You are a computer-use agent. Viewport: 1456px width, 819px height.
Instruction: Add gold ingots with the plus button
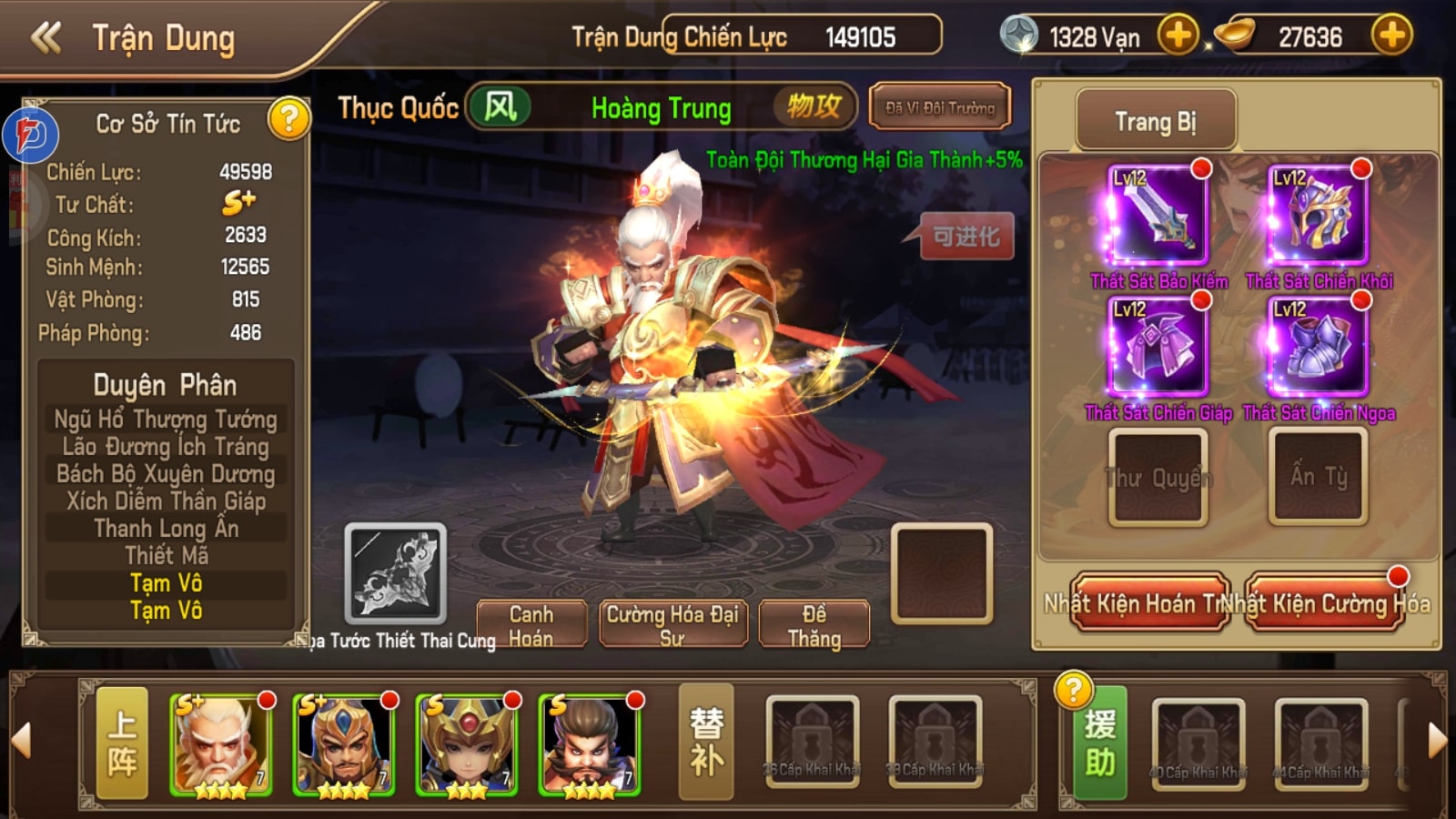tap(1391, 36)
